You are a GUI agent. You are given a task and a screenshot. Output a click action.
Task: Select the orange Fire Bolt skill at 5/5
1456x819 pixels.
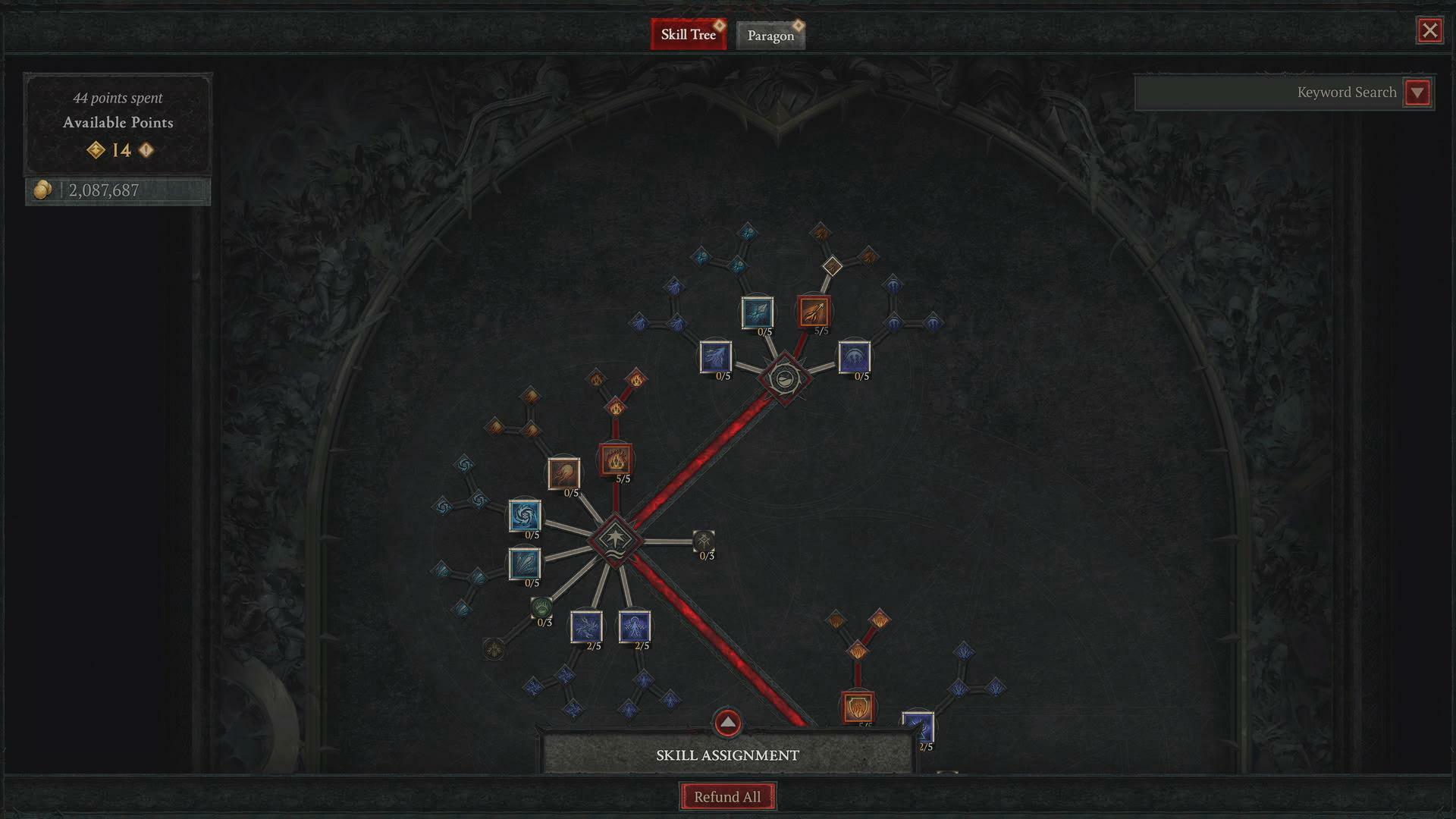(814, 312)
